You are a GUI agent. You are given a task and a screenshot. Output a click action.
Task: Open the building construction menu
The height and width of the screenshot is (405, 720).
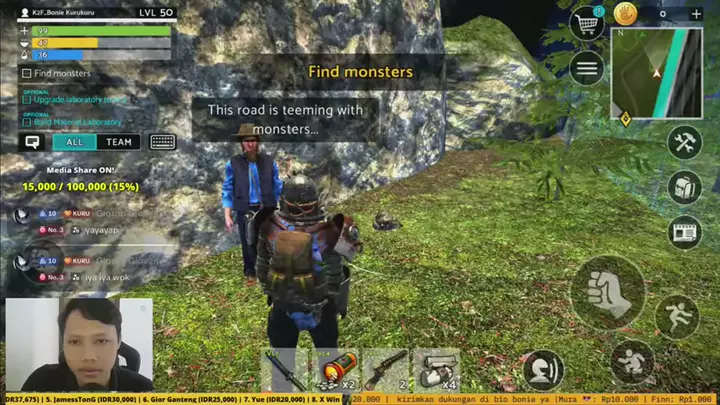pos(685,232)
